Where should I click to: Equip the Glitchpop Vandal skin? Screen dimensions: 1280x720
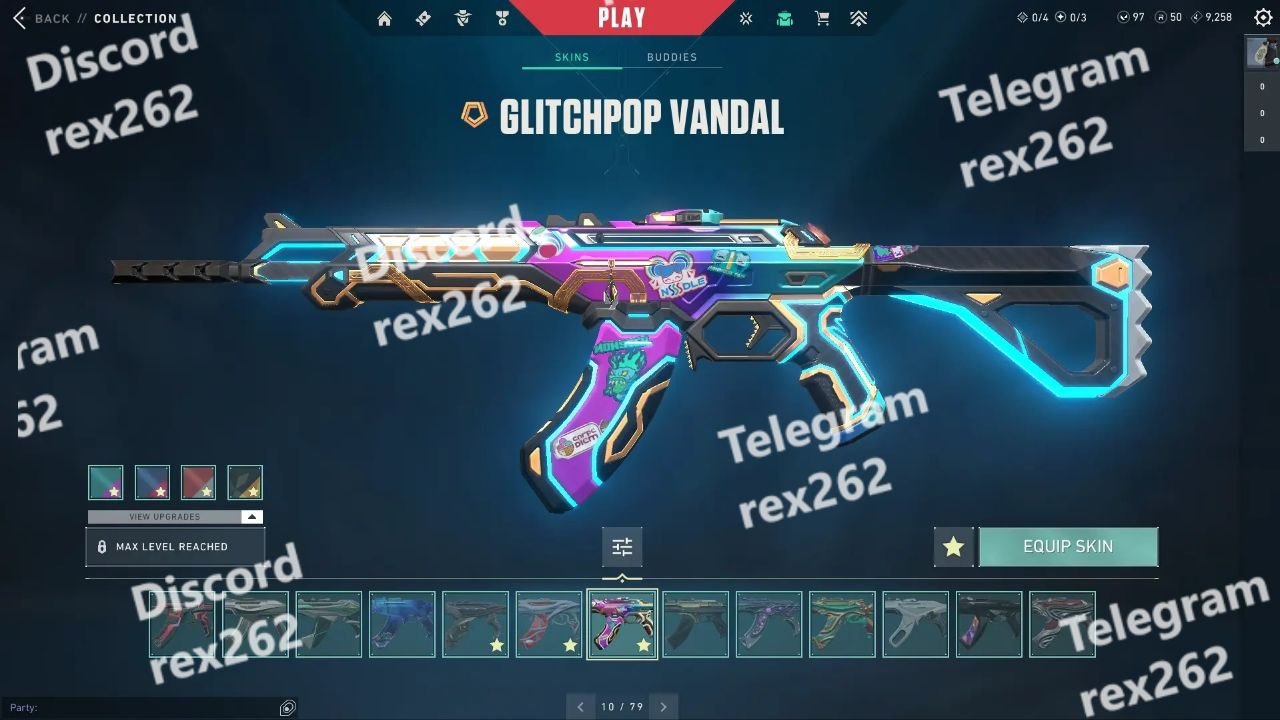1068,547
